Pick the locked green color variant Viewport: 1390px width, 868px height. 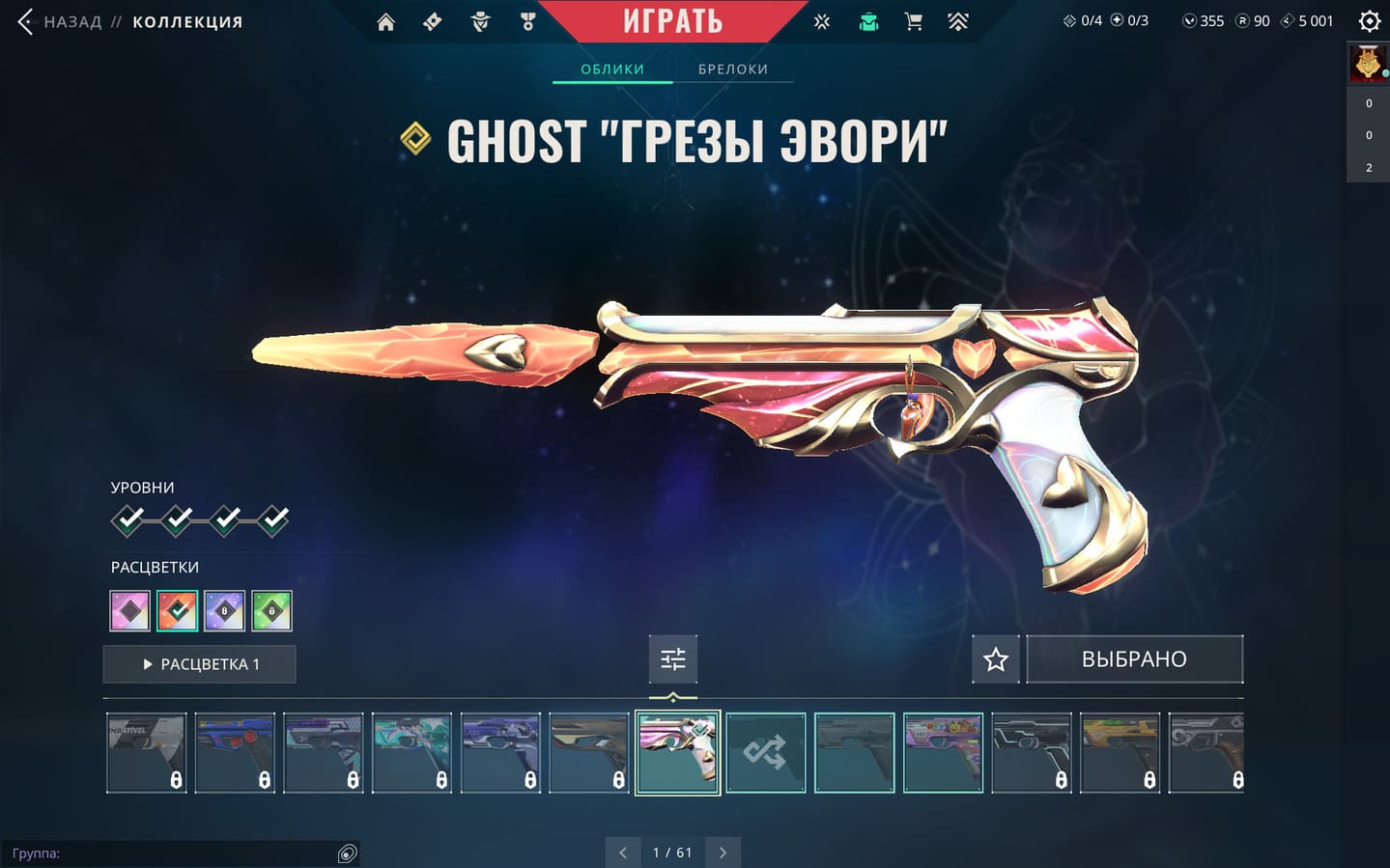tap(271, 611)
